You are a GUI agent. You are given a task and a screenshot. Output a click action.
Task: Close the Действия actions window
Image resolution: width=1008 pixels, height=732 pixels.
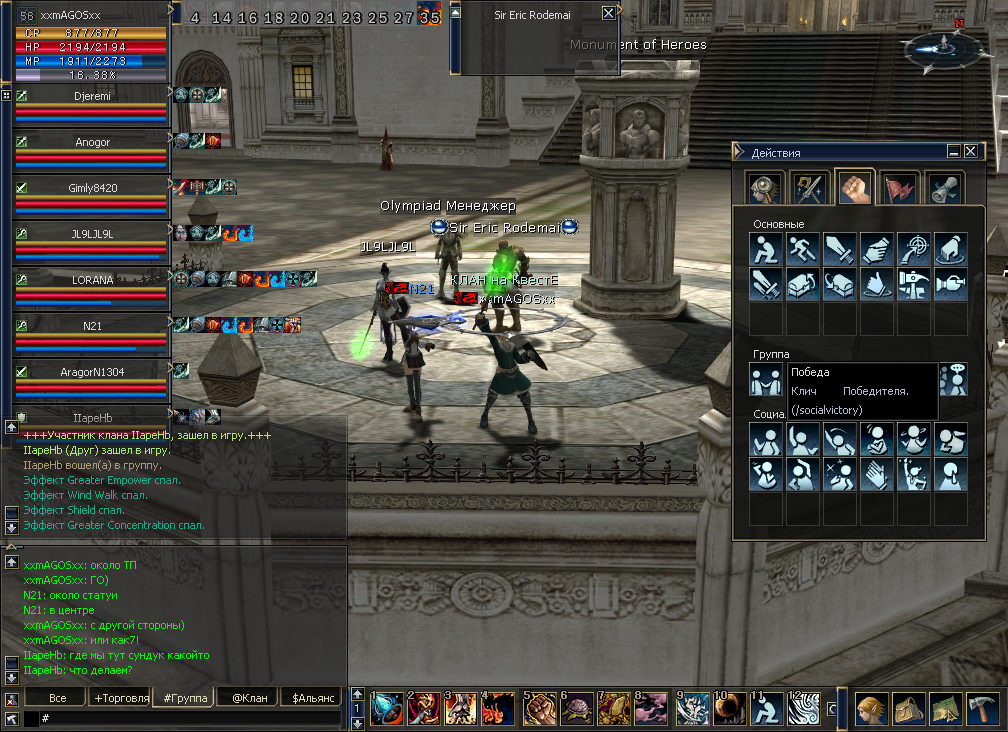(x=971, y=151)
